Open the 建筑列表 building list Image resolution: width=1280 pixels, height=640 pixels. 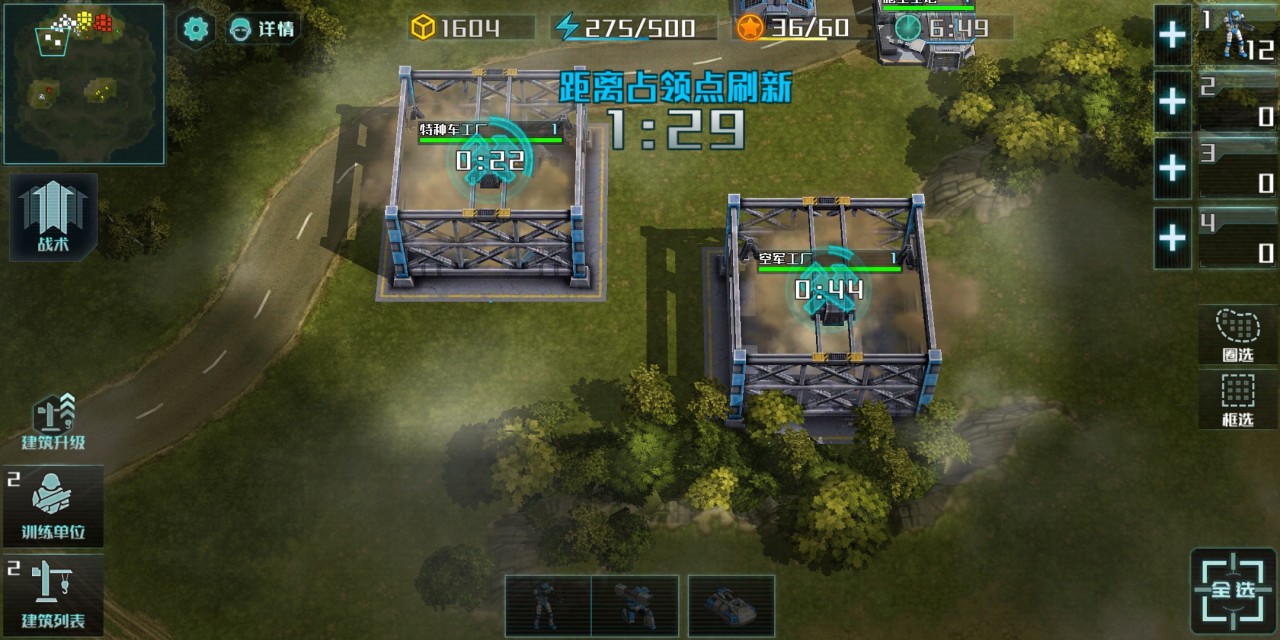click(x=53, y=596)
